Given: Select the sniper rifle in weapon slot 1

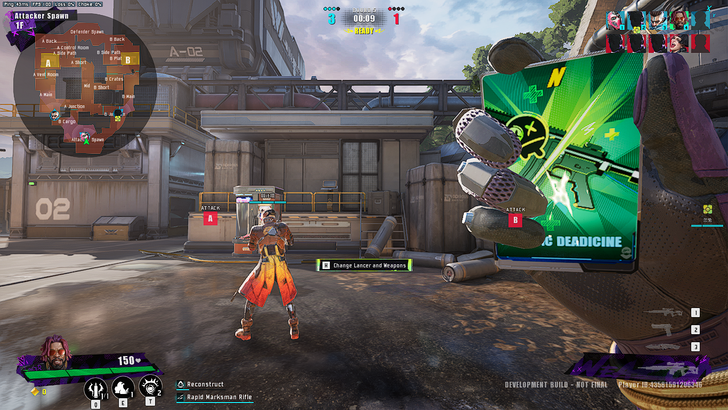Looking at the screenshot, I should [665, 313].
